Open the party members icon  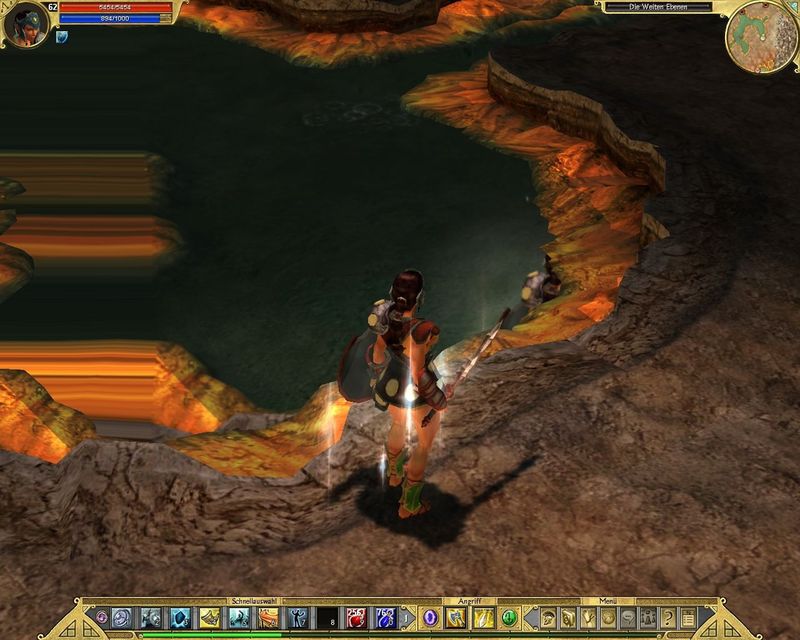coord(648,618)
